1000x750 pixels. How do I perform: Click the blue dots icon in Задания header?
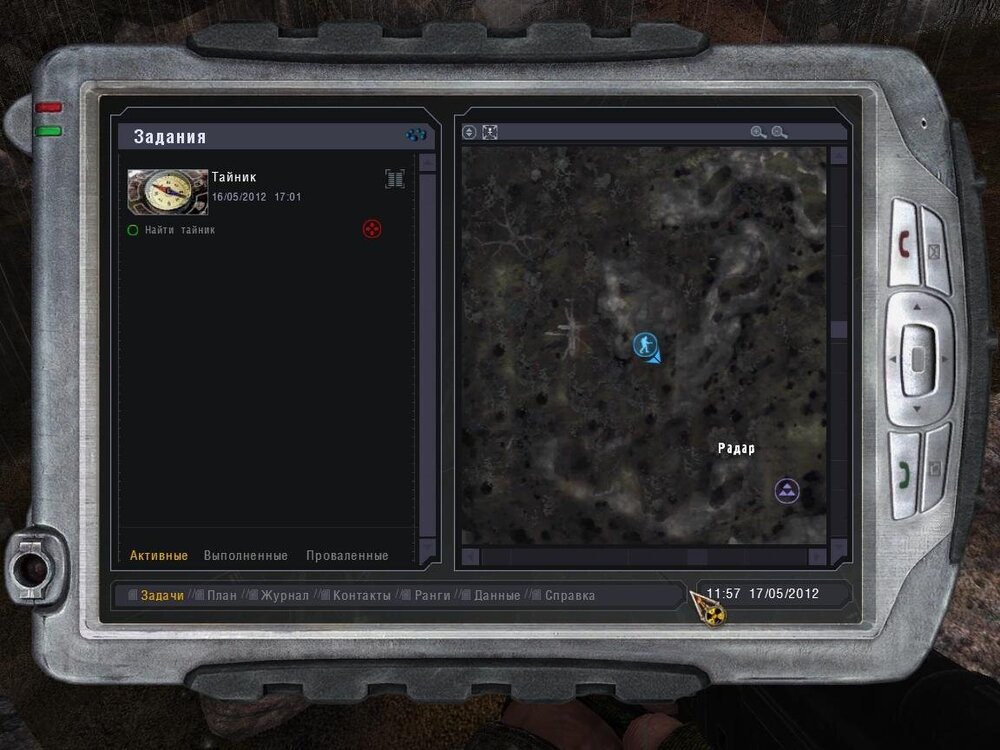click(x=416, y=135)
